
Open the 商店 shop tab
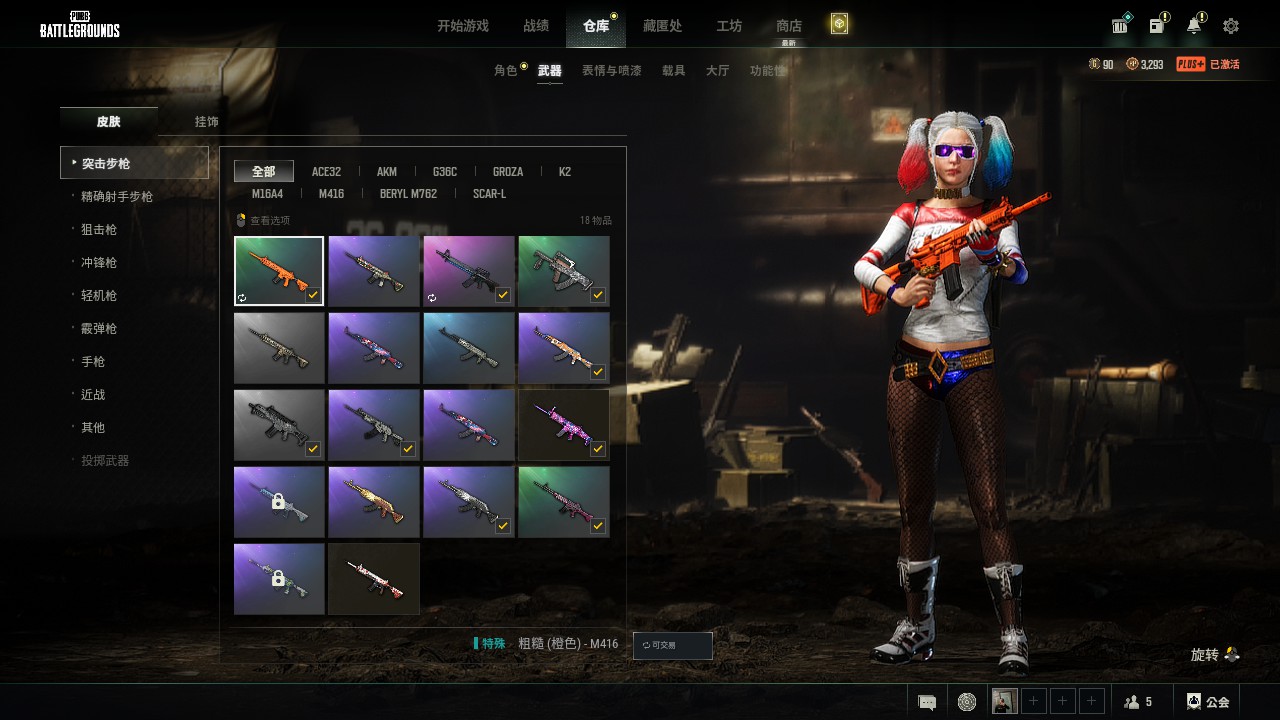click(789, 26)
